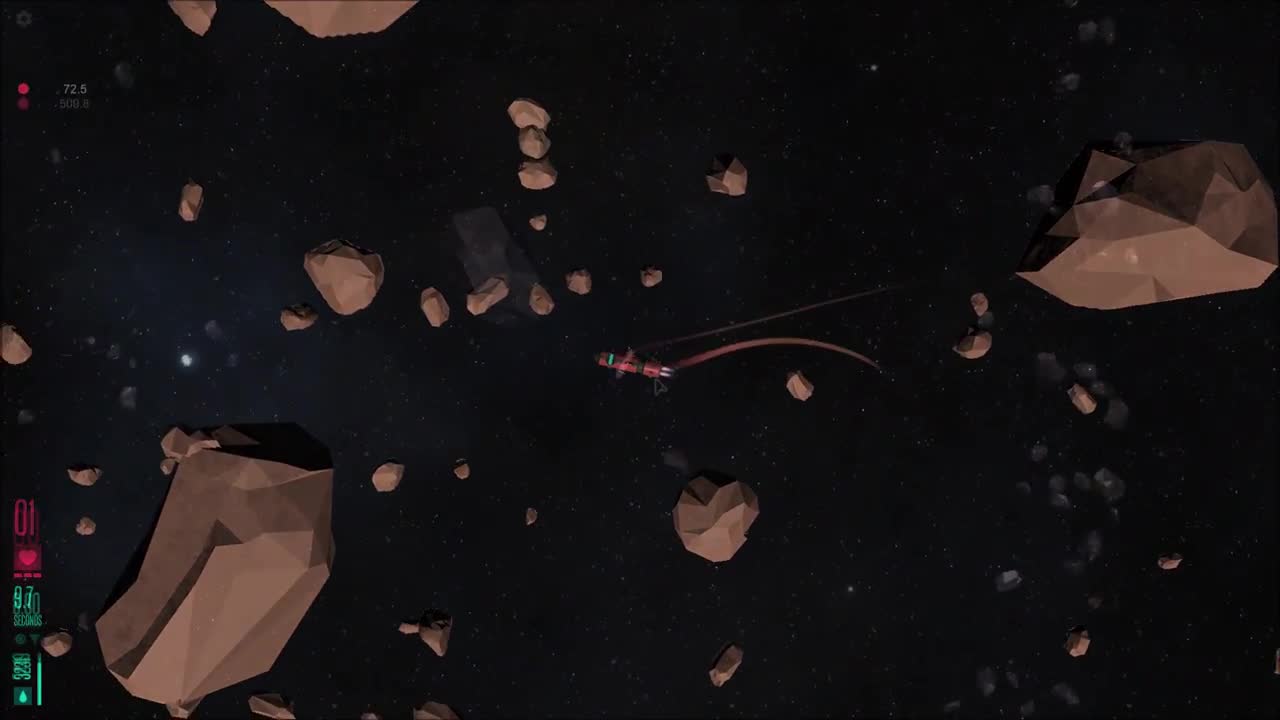Toggle the lives display showing 01

pos(23,518)
